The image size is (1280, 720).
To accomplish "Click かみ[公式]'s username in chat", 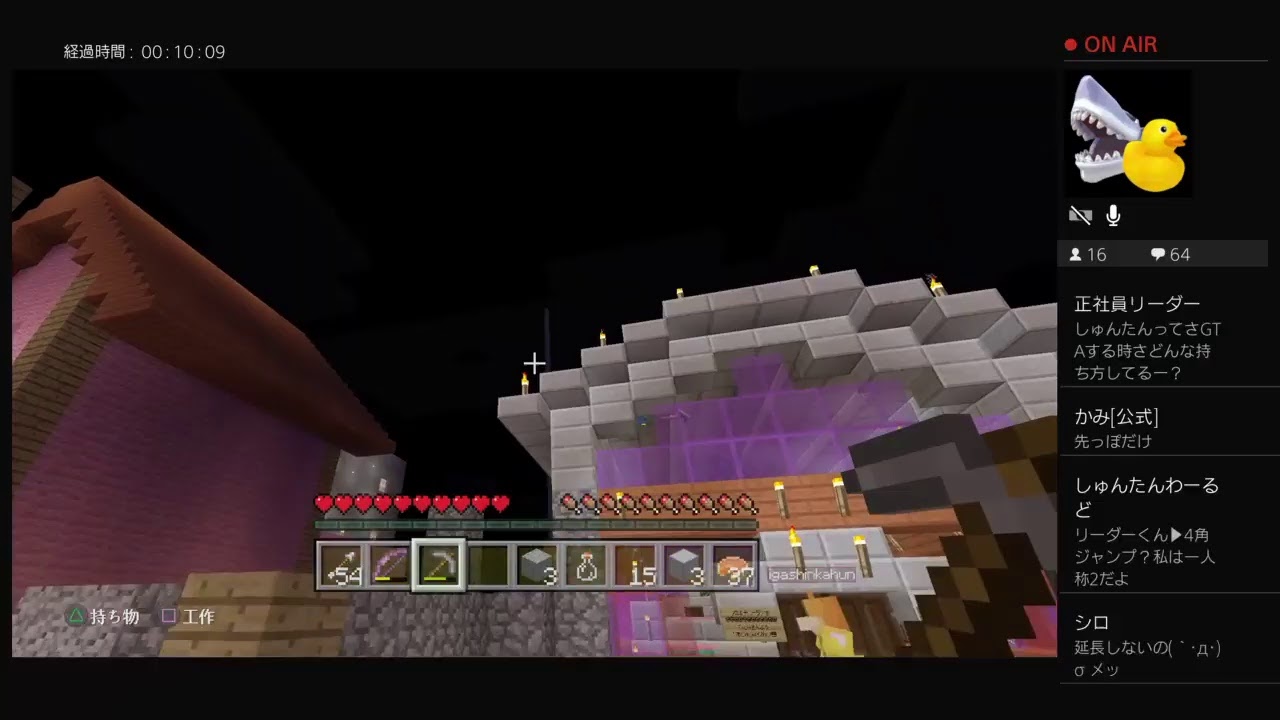I will point(1117,416).
